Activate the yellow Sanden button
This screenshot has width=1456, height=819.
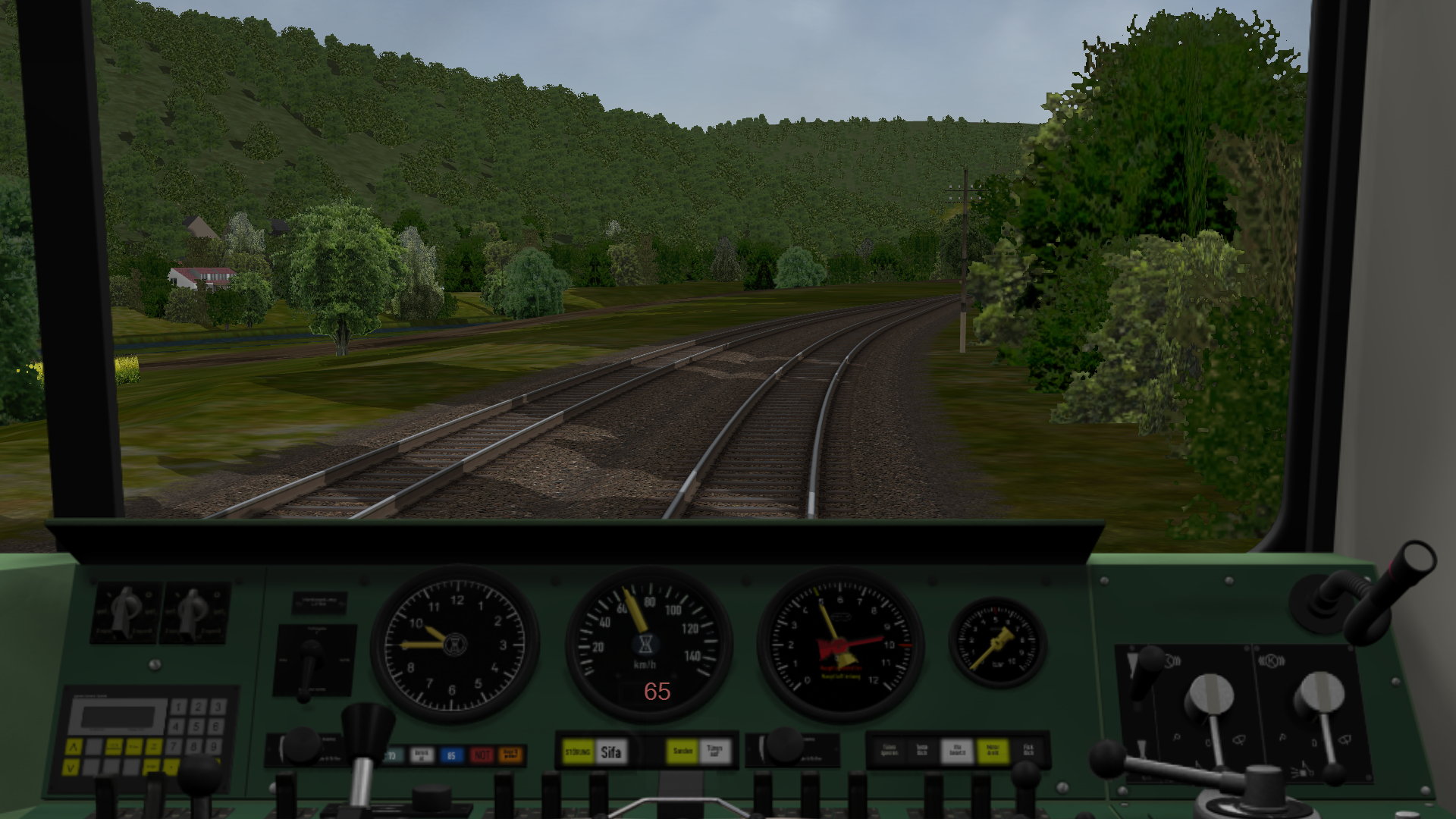682,752
